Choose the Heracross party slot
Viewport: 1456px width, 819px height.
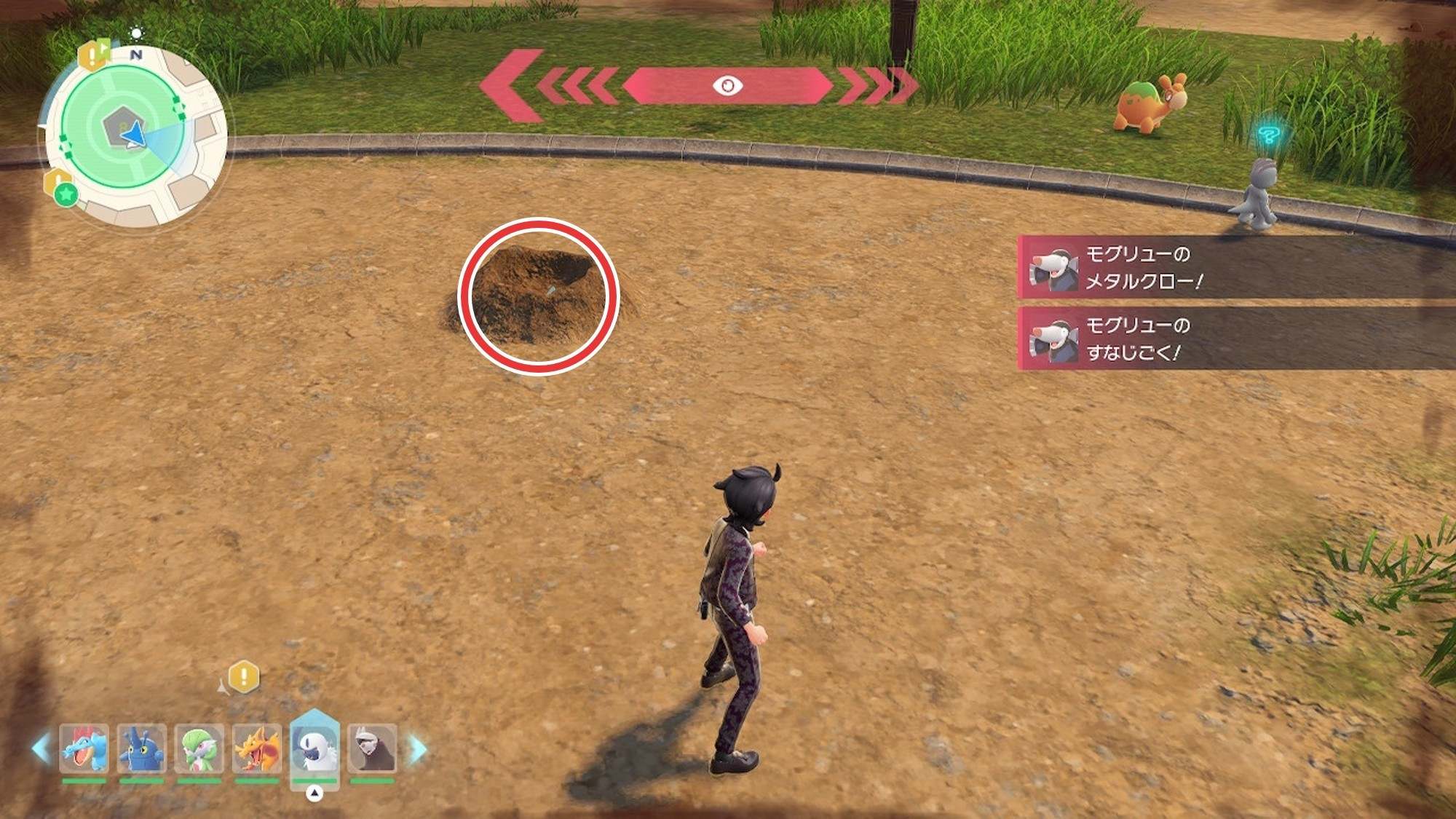pyautogui.click(x=141, y=748)
